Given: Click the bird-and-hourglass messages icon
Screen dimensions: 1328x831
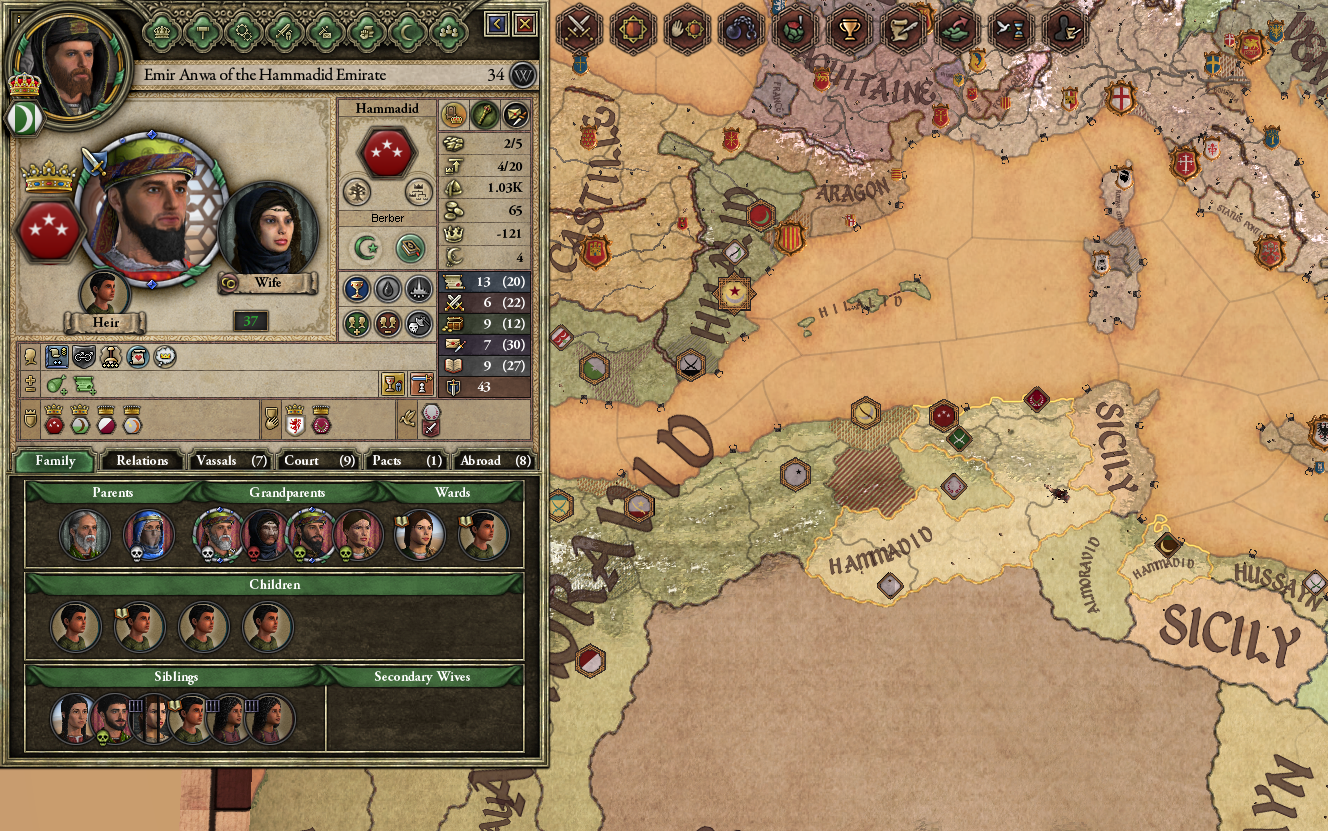Looking at the screenshot, I should pyautogui.click(x=1012, y=31).
